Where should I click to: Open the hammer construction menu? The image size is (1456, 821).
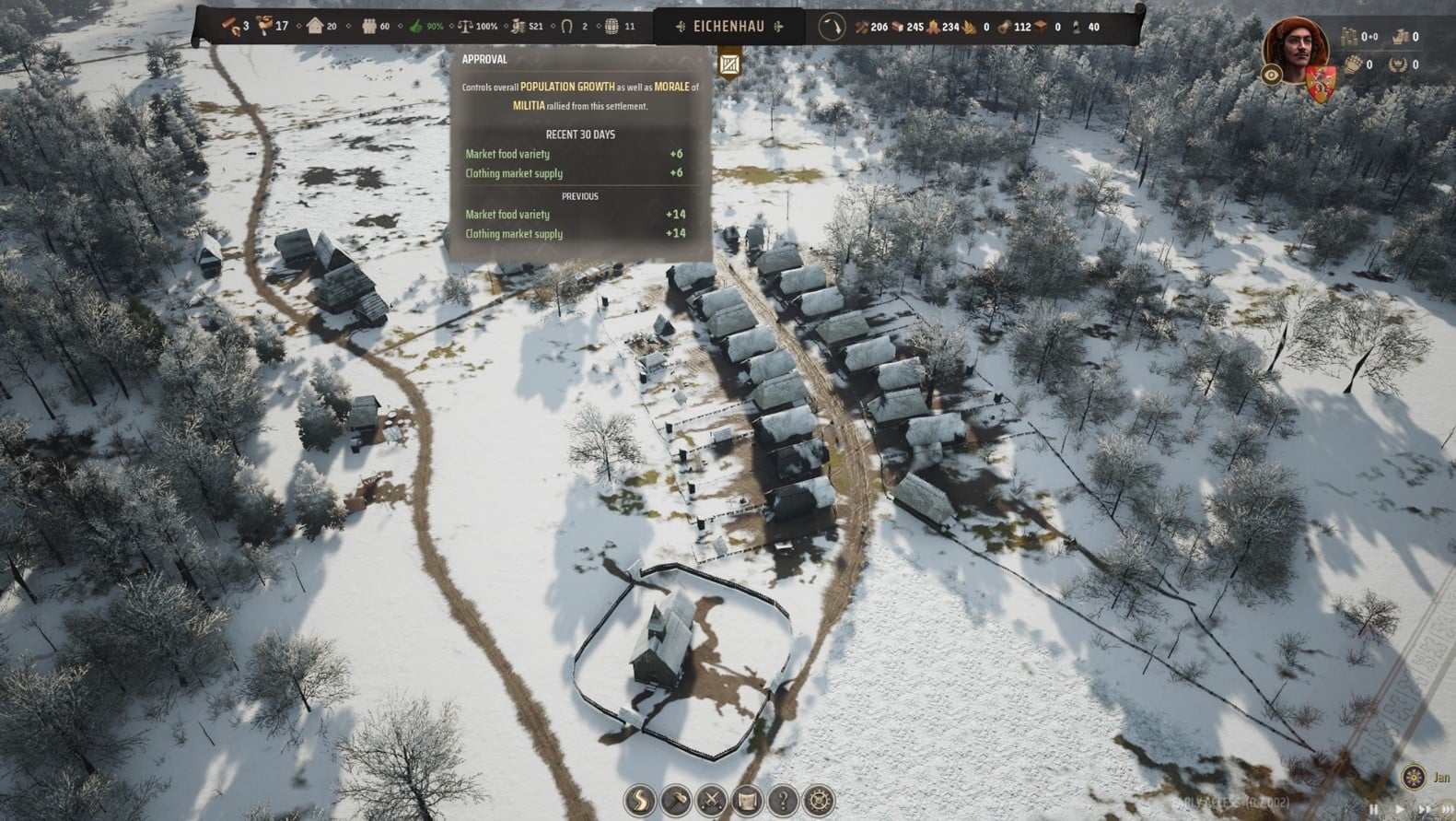click(x=676, y=800)
